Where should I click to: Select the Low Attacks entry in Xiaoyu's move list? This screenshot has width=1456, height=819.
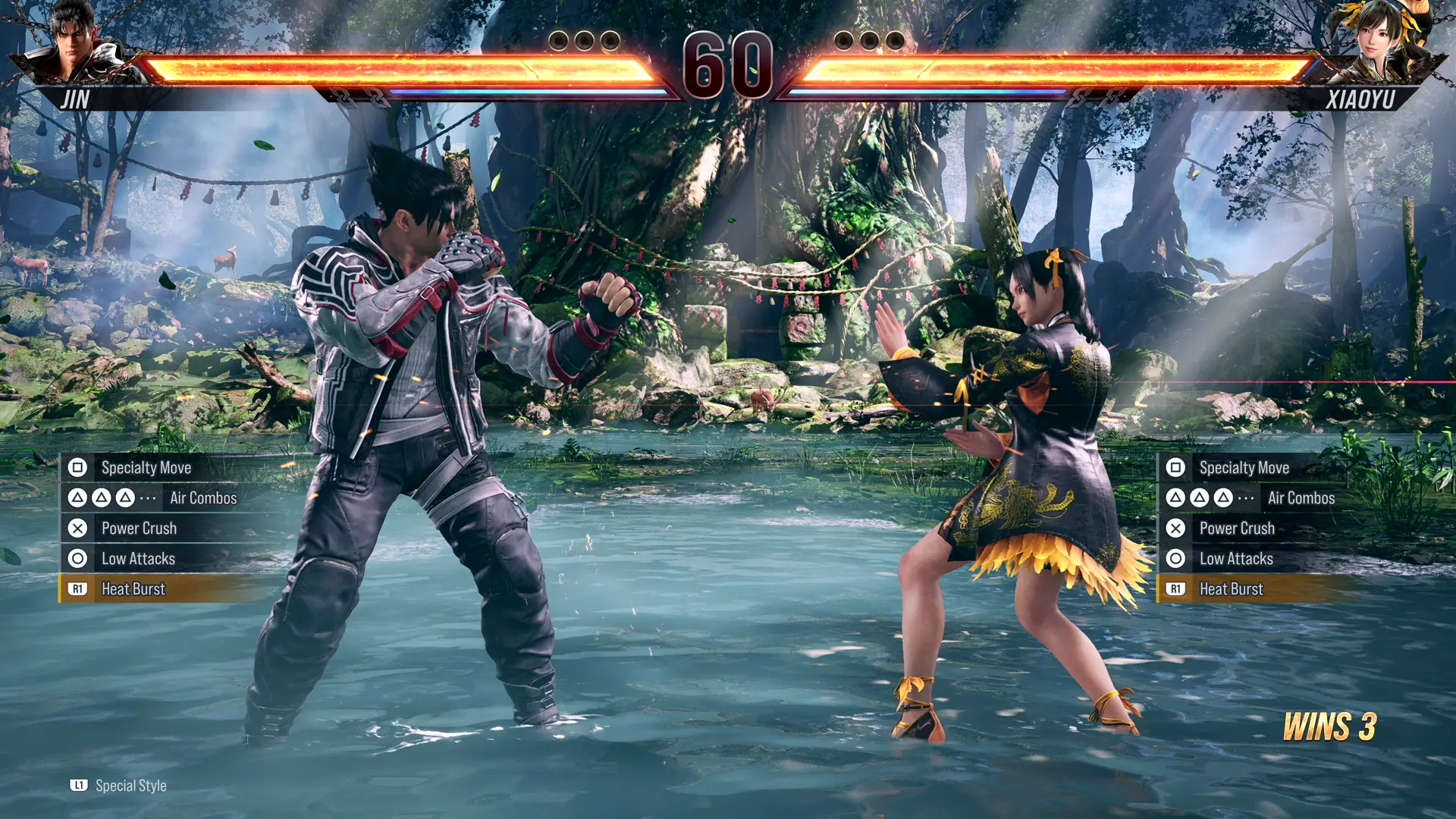(1235, 559)
